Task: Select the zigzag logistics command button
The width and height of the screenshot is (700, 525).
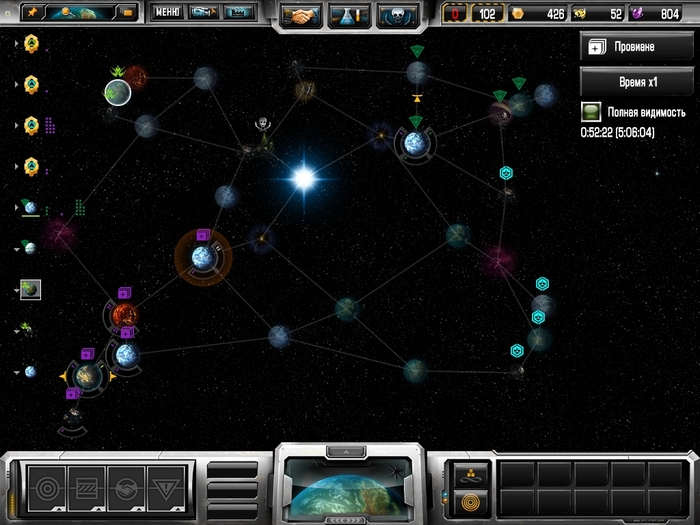Action: pos(88,489)
